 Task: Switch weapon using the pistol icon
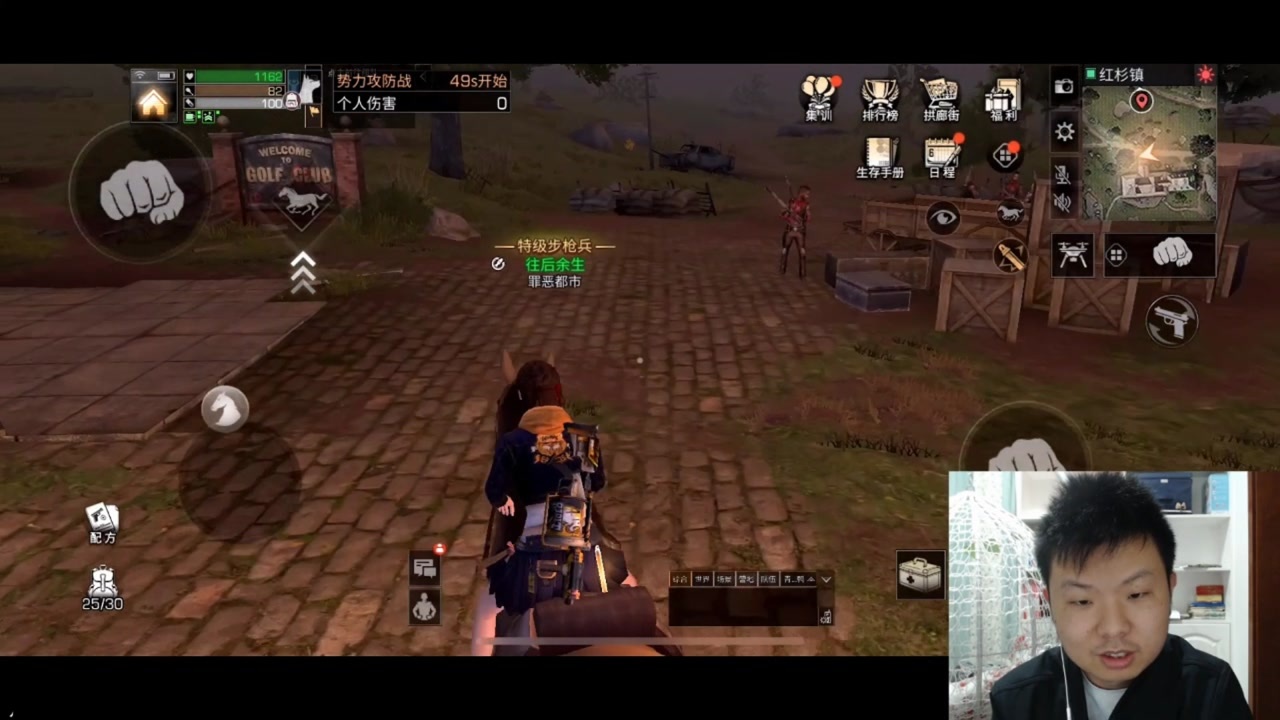click(x=1172, y=321)
